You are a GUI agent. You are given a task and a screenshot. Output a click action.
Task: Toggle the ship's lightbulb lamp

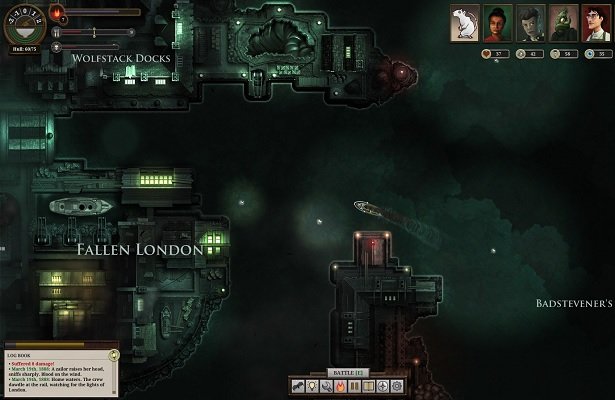click(311, 386)
